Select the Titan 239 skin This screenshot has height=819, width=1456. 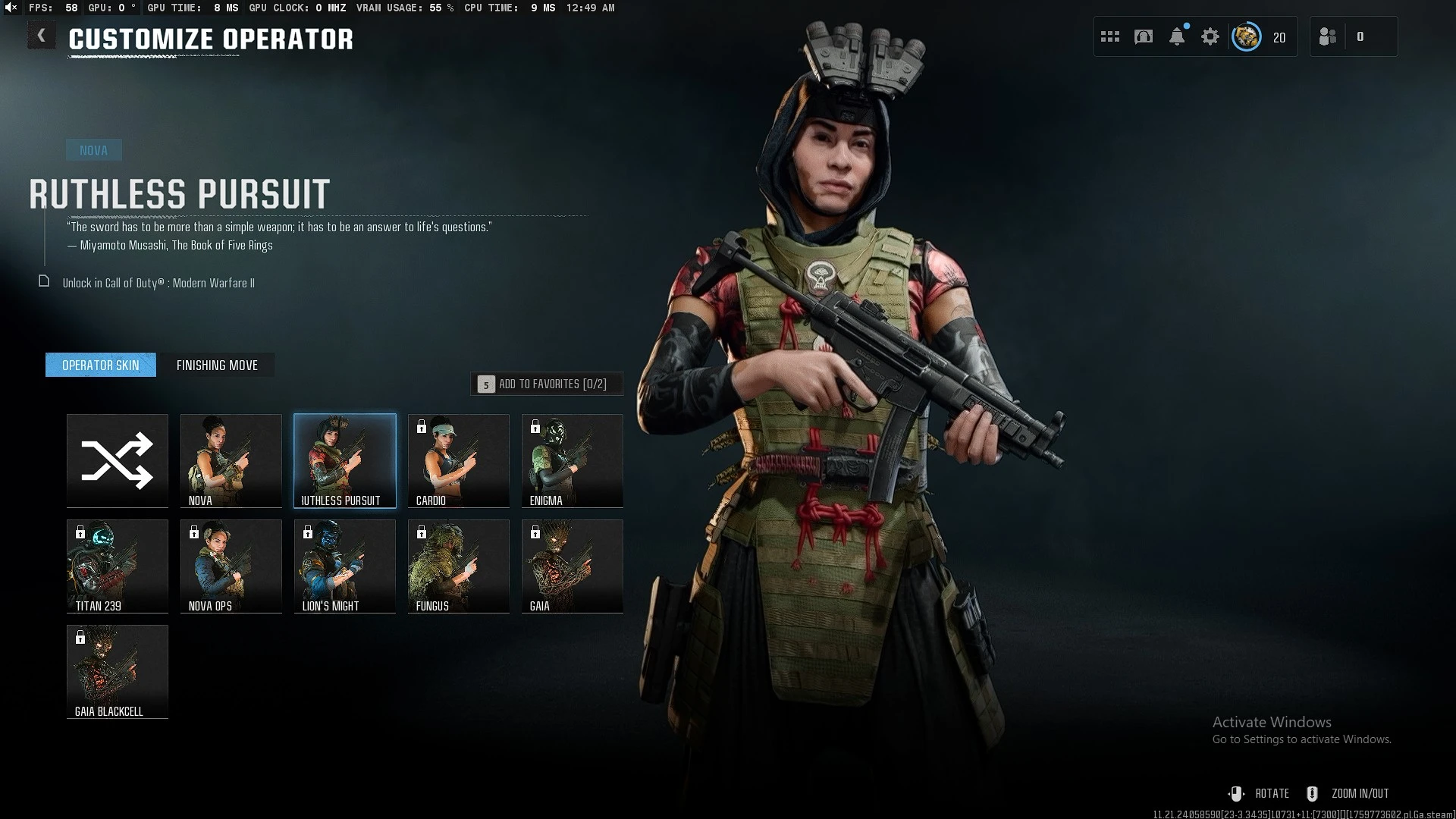(x=118, y=566)
